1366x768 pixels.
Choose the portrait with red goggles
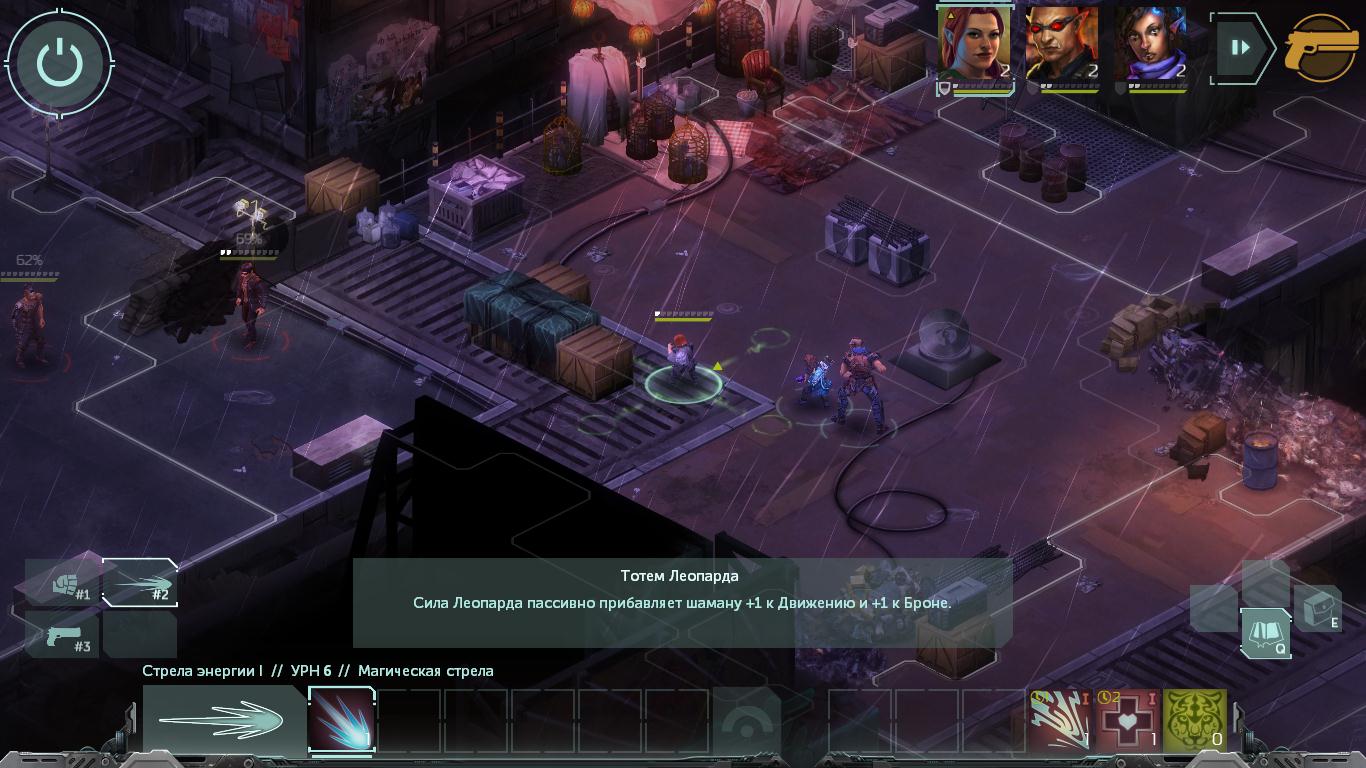coord(1062,43)
